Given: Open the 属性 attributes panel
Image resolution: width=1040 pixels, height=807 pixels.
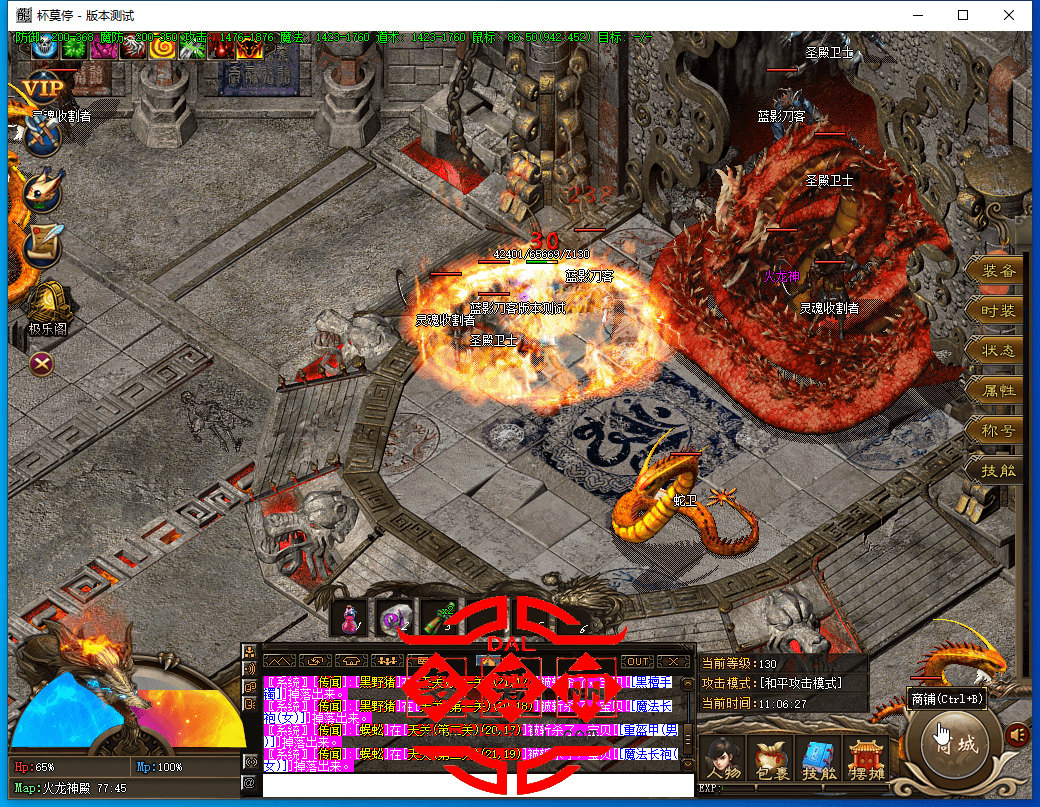Looking at the screenshot, I should 997,391.
